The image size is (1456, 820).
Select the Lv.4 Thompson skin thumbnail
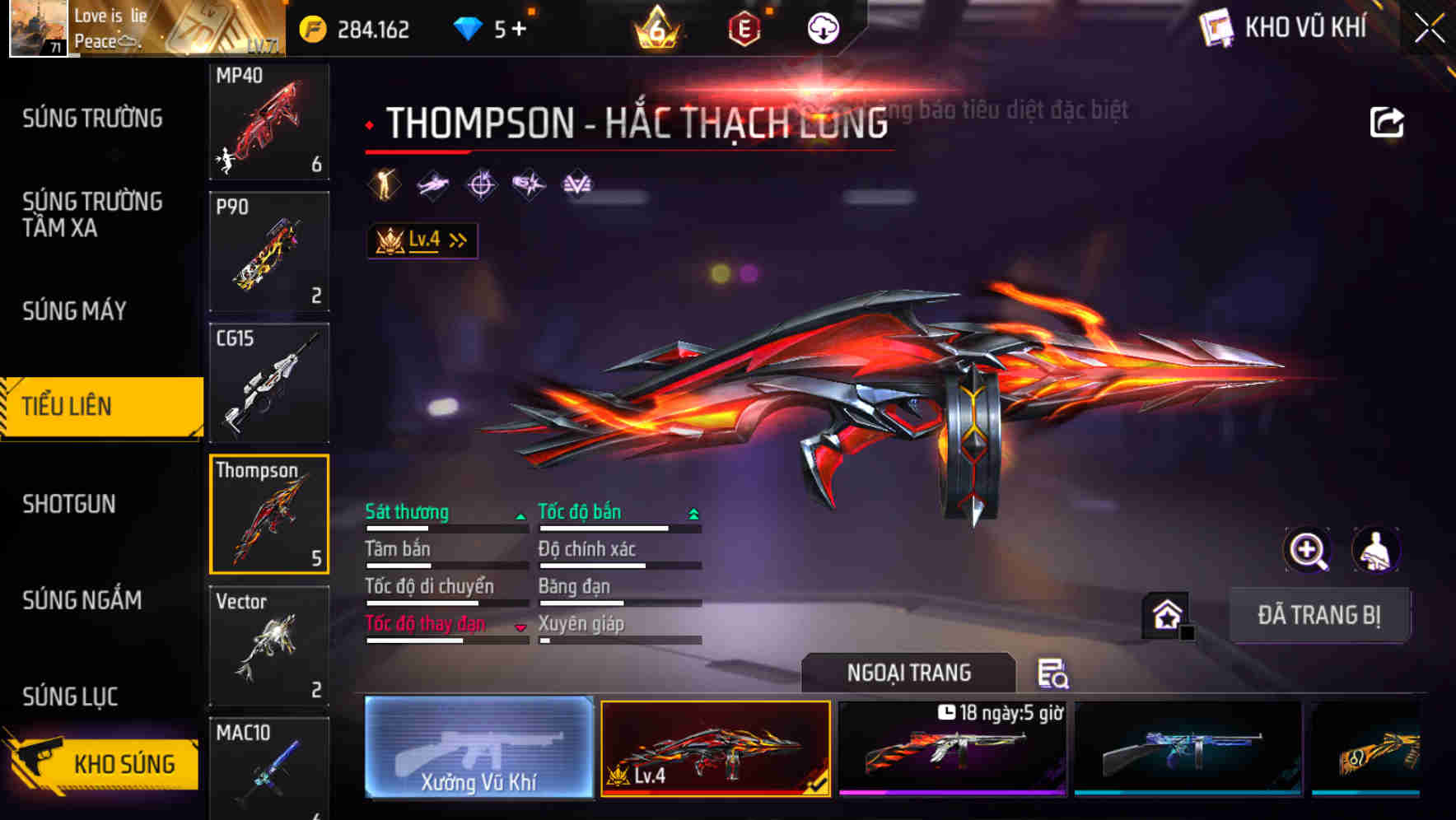pyautogui.click(x=715, y=748)
